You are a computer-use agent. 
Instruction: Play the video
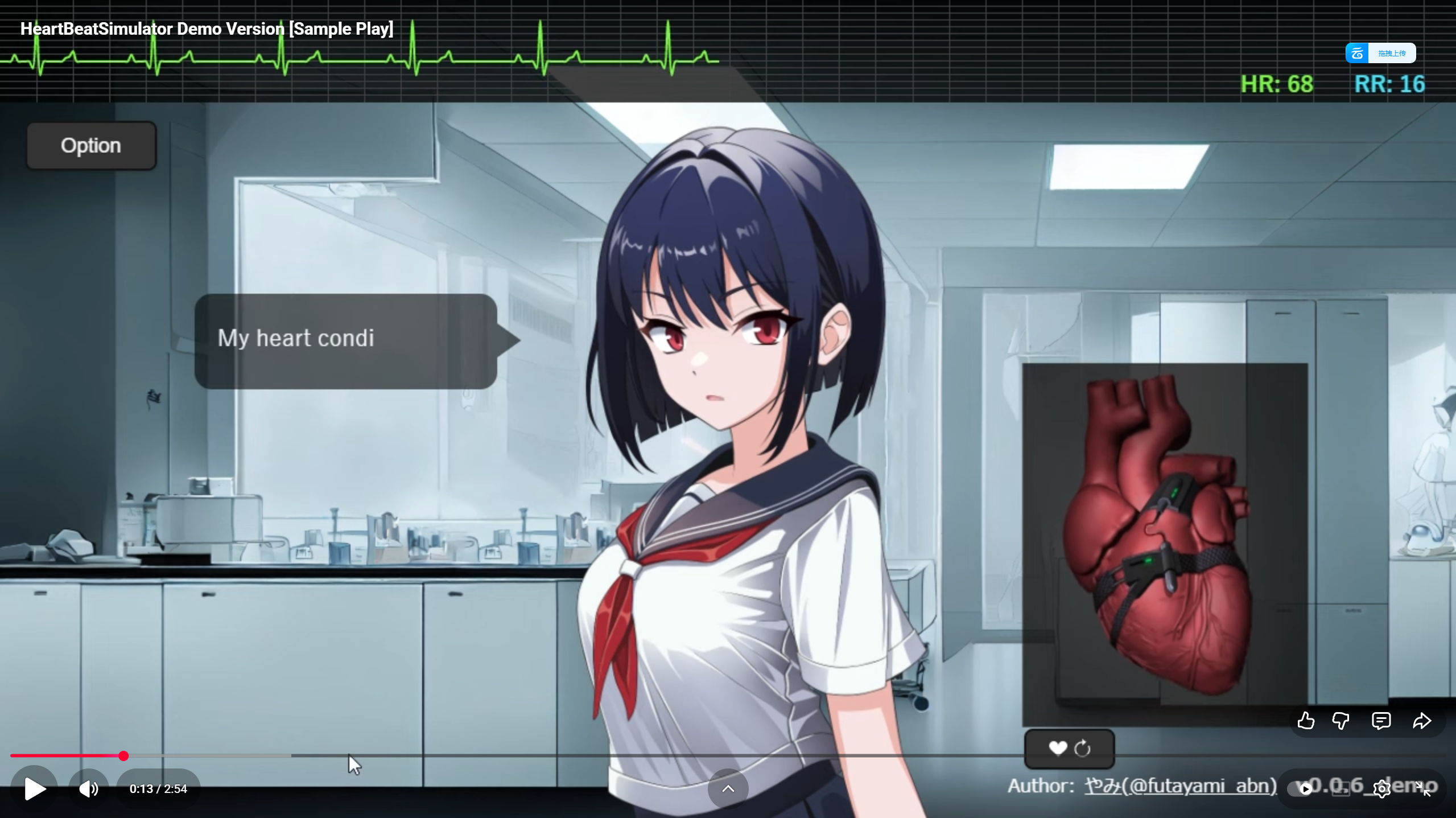[x=34, y=788]
